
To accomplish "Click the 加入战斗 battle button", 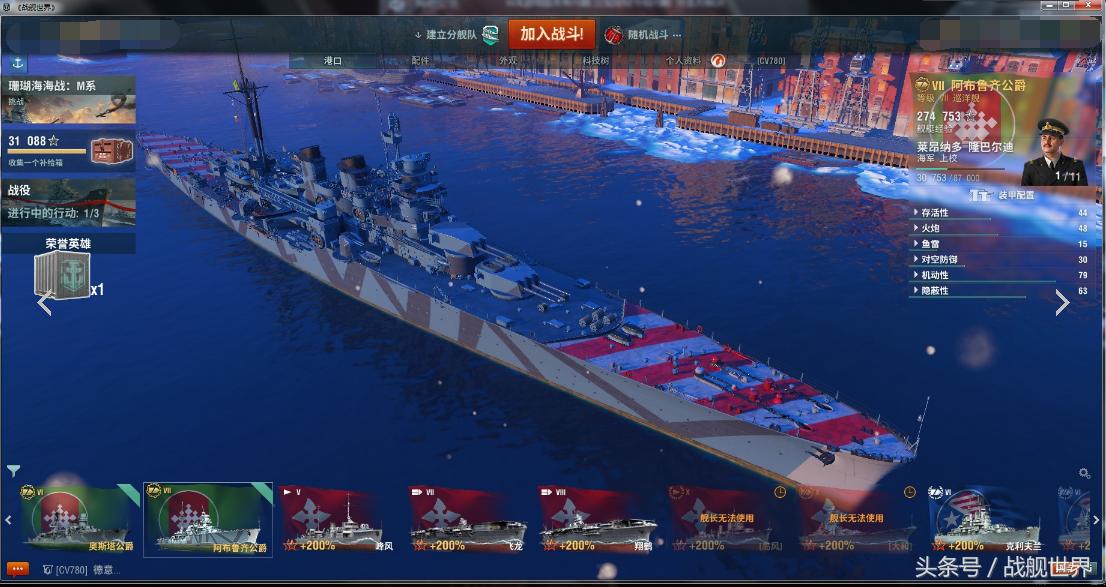I will click(x=551, y=34).
